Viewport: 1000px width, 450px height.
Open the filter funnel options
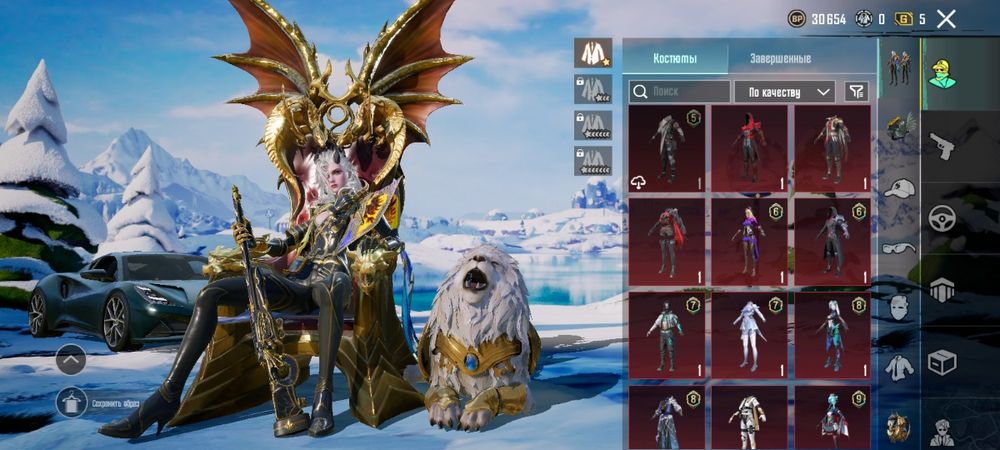point(857,92)
